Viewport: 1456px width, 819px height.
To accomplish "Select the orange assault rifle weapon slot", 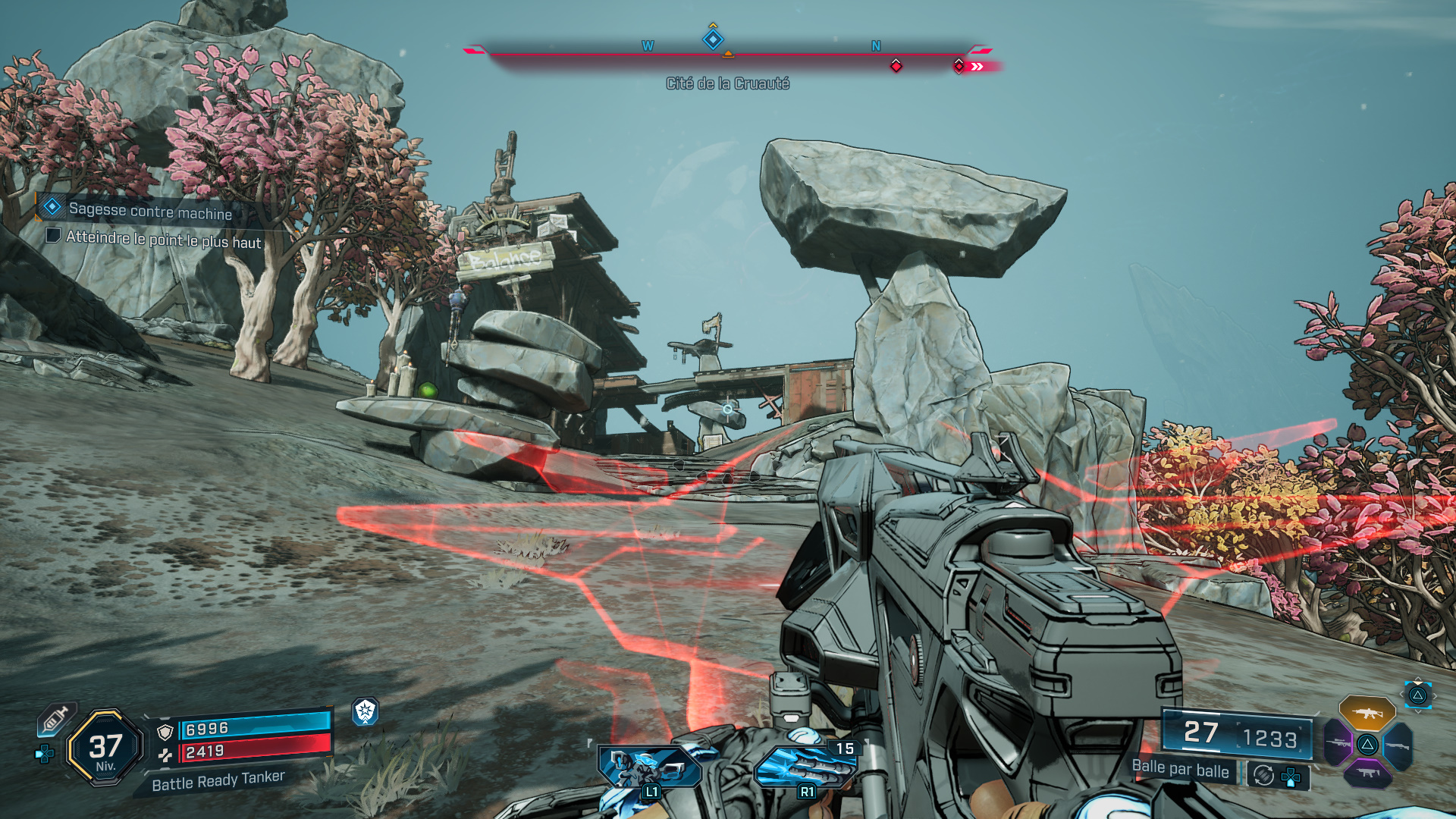I will point(1367,713).
